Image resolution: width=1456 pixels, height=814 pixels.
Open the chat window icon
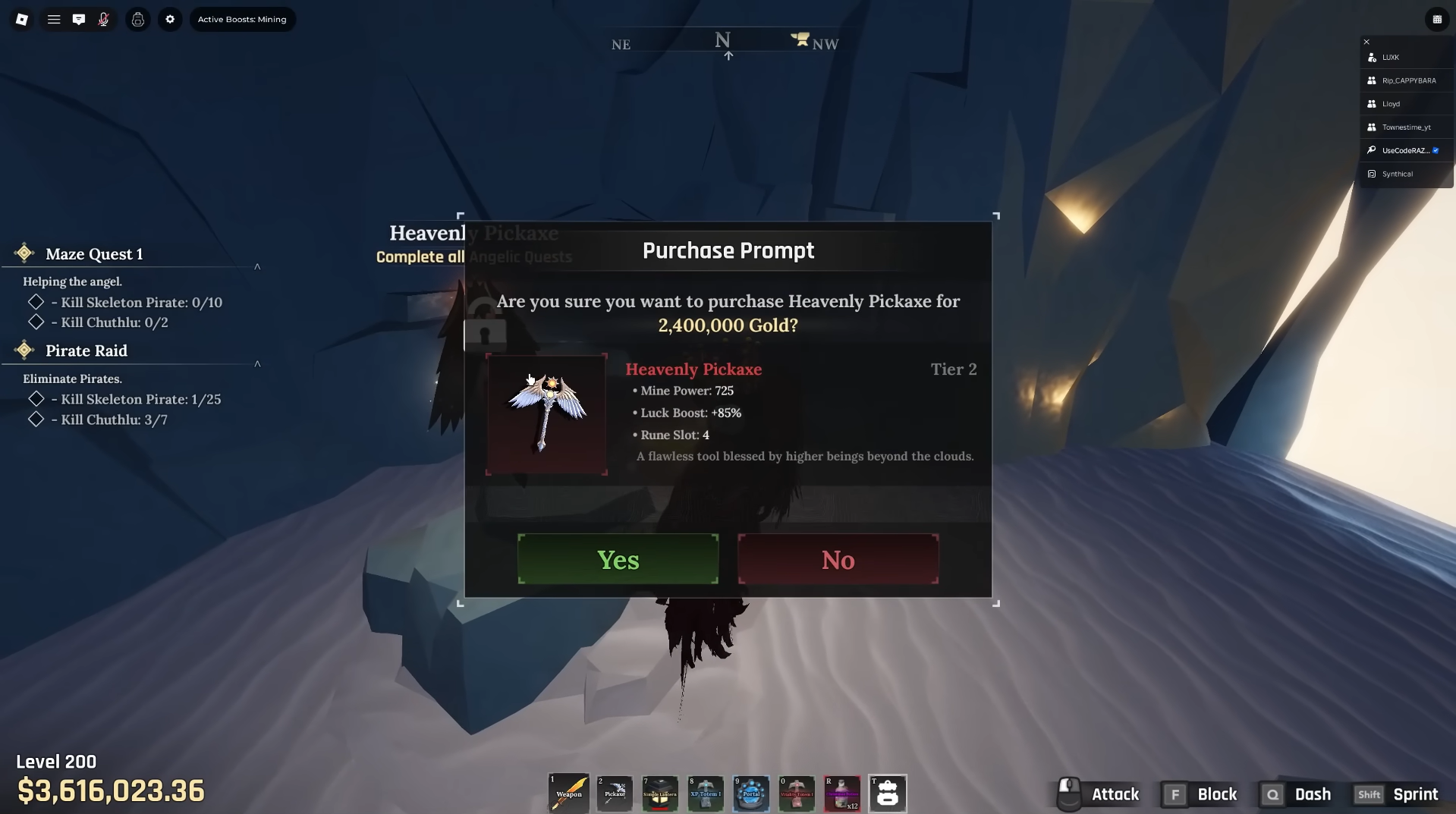pyautogui.click(x=79, y=20)
